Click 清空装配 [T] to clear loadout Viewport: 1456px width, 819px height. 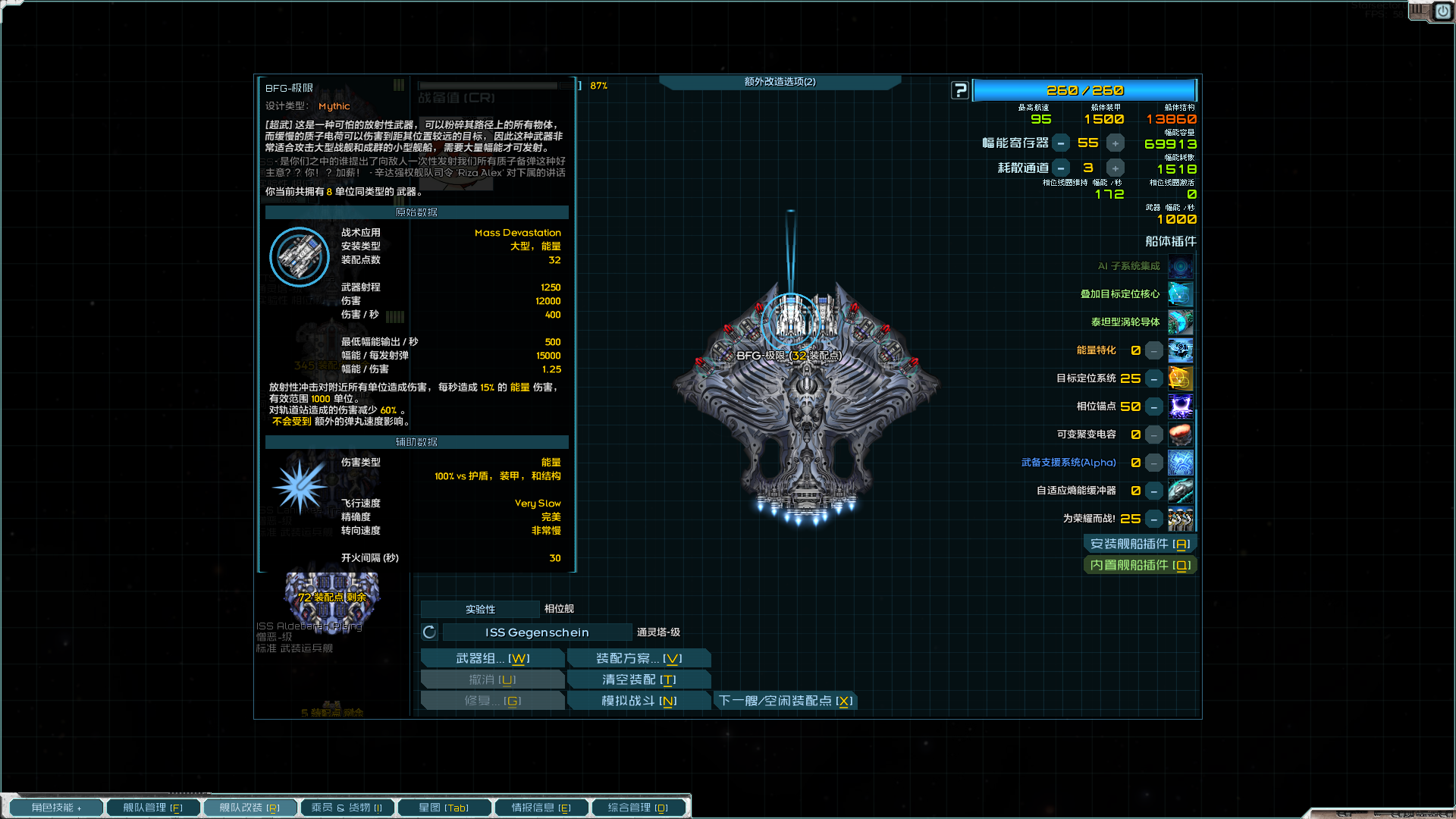click(x=639, y=679)
